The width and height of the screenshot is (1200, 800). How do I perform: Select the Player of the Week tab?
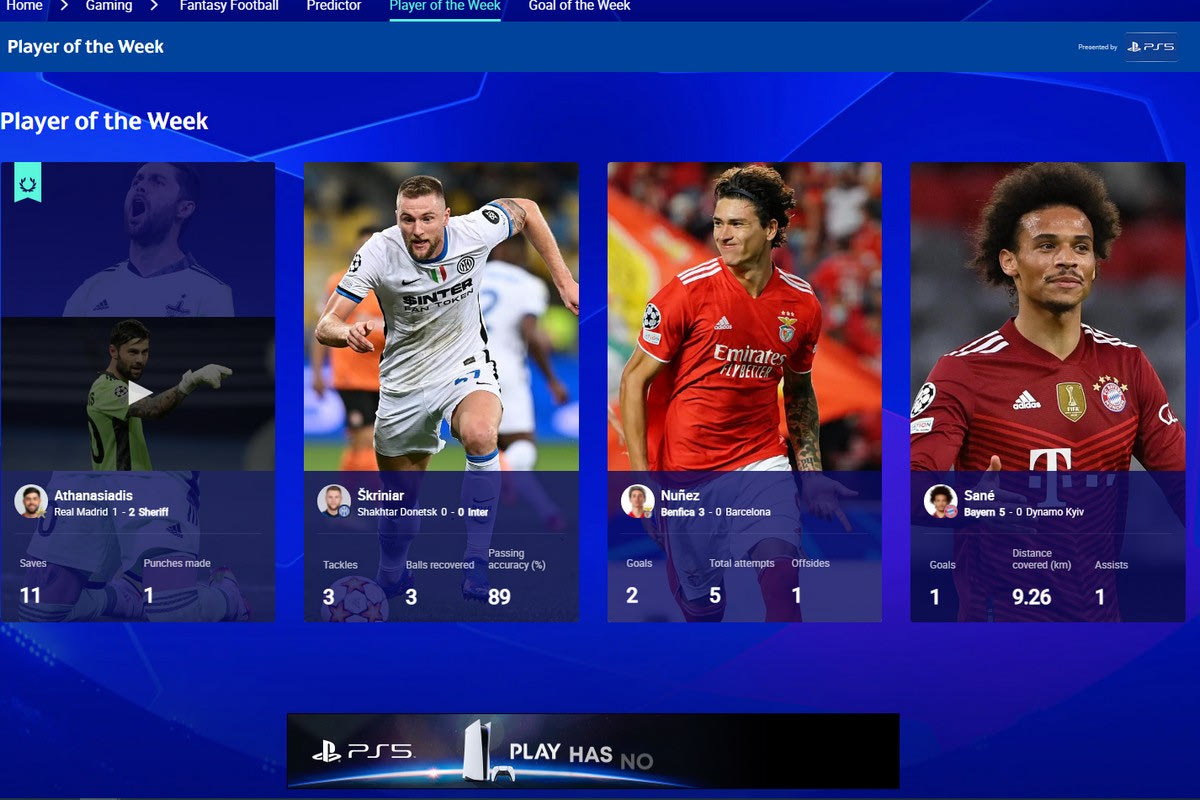coord(445,6)
